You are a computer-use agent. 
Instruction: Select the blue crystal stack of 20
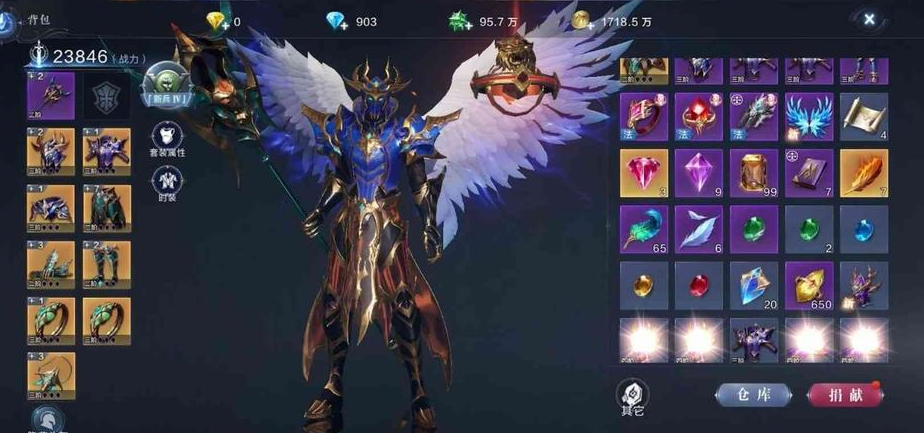coord(753,285)
